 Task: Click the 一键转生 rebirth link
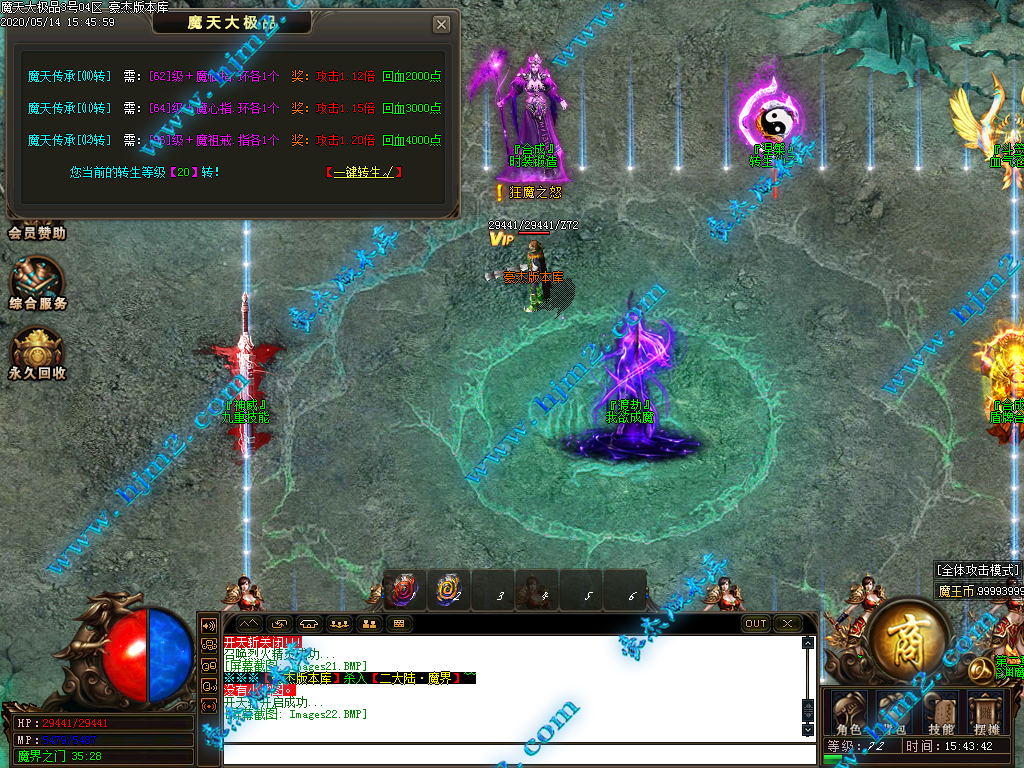(x=364, y=172)
